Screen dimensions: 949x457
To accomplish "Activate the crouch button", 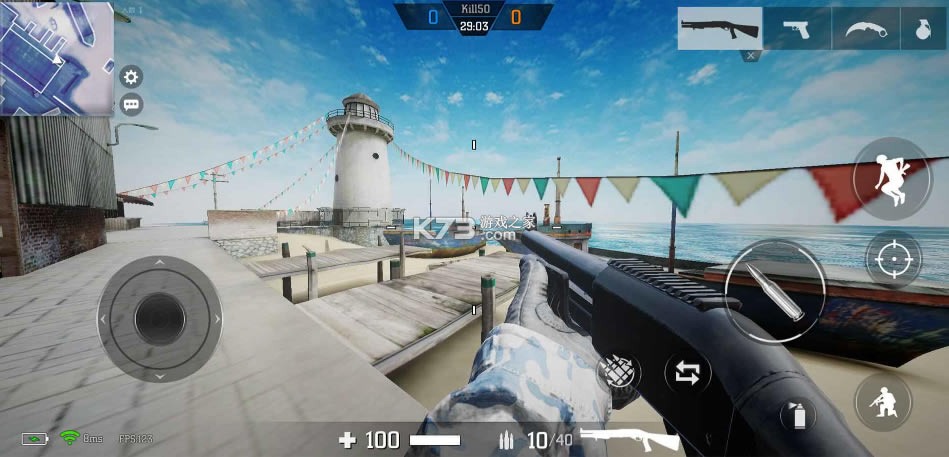I will pos(883,403).
